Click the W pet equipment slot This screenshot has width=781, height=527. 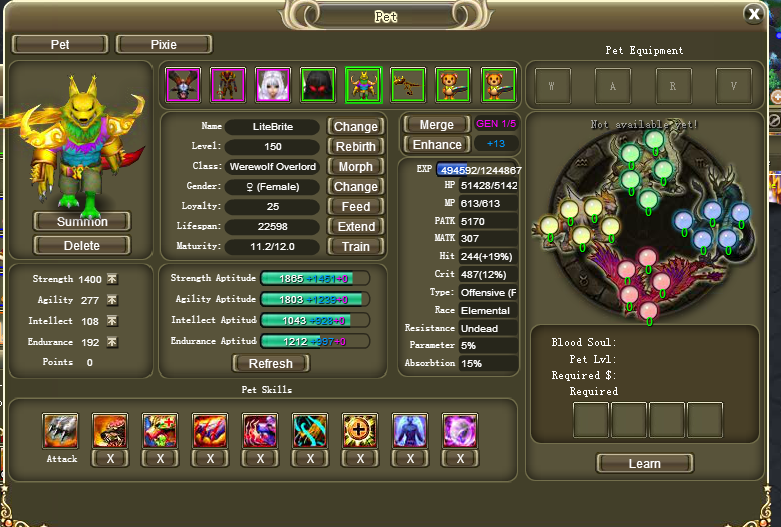coord(551,86)
